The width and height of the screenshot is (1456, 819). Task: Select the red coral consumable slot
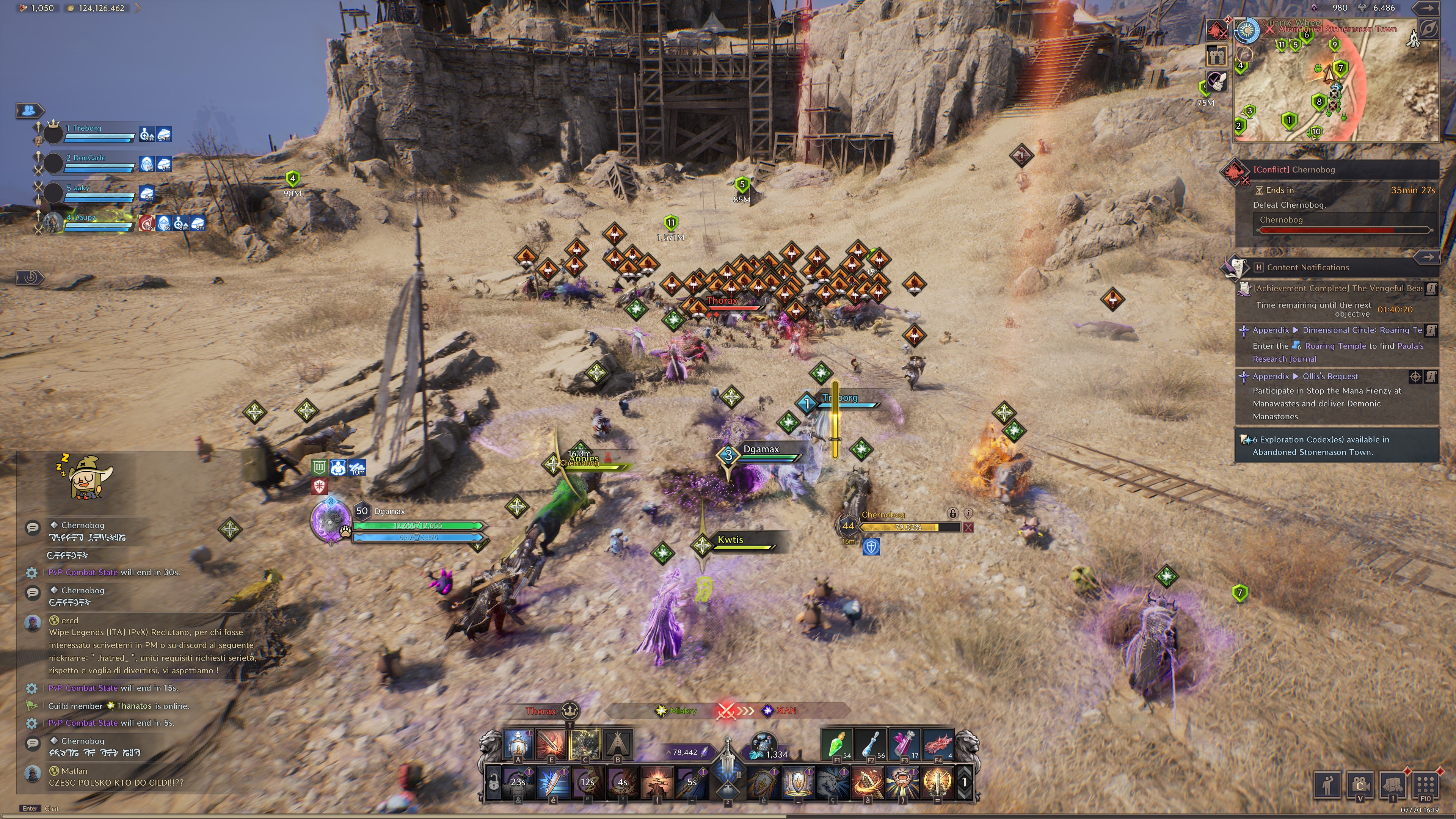pos(938,743)
